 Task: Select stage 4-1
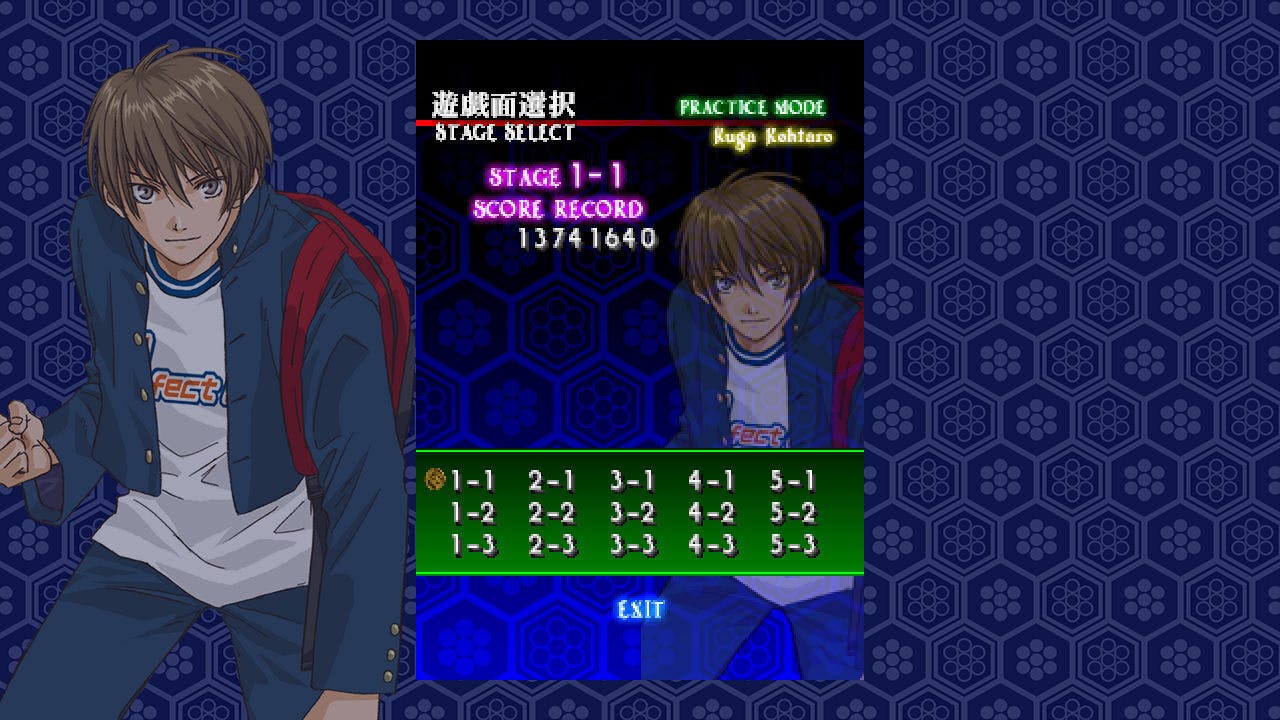712,481
